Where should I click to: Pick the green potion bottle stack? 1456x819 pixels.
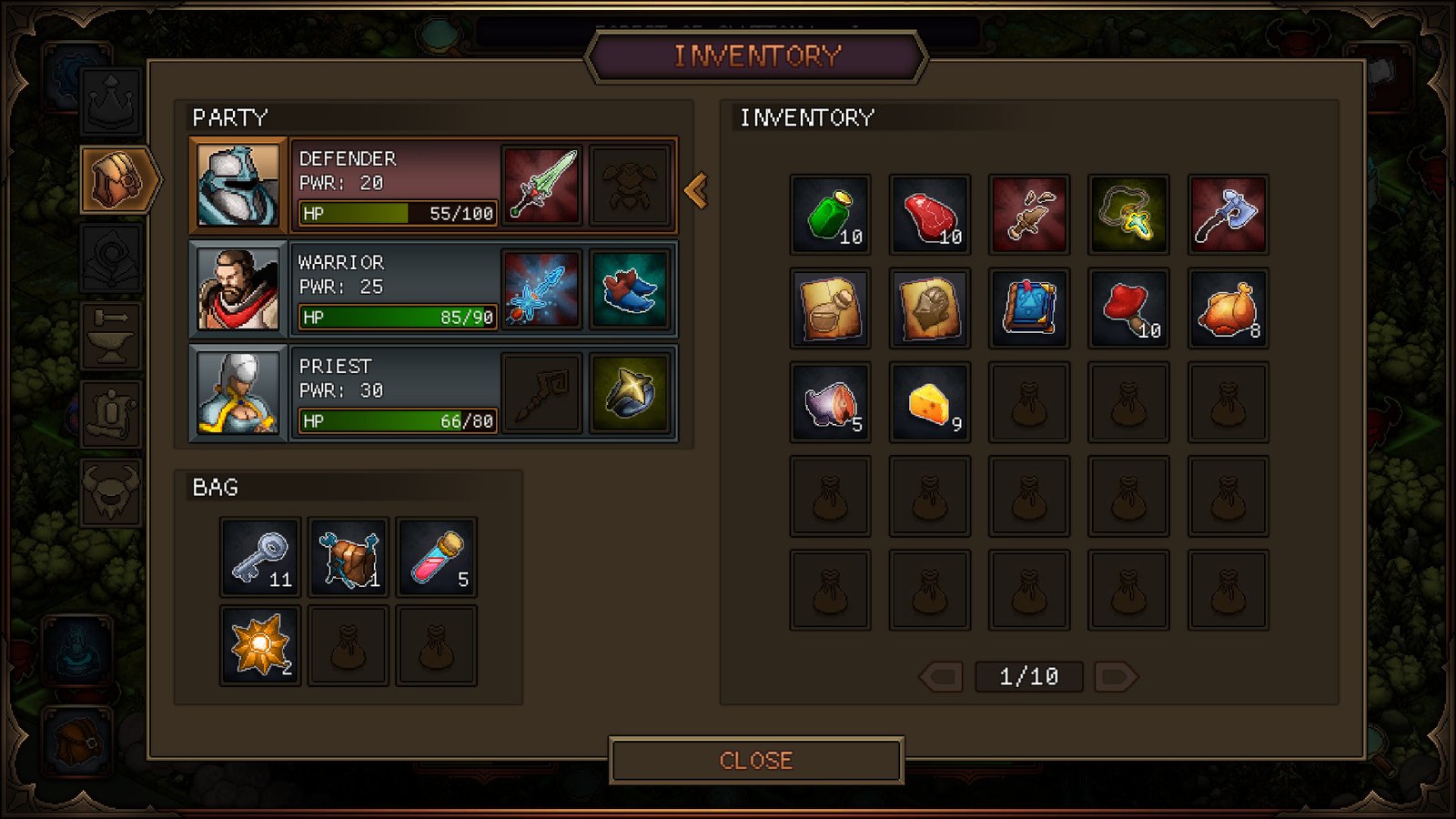click(x=830, y=215)
